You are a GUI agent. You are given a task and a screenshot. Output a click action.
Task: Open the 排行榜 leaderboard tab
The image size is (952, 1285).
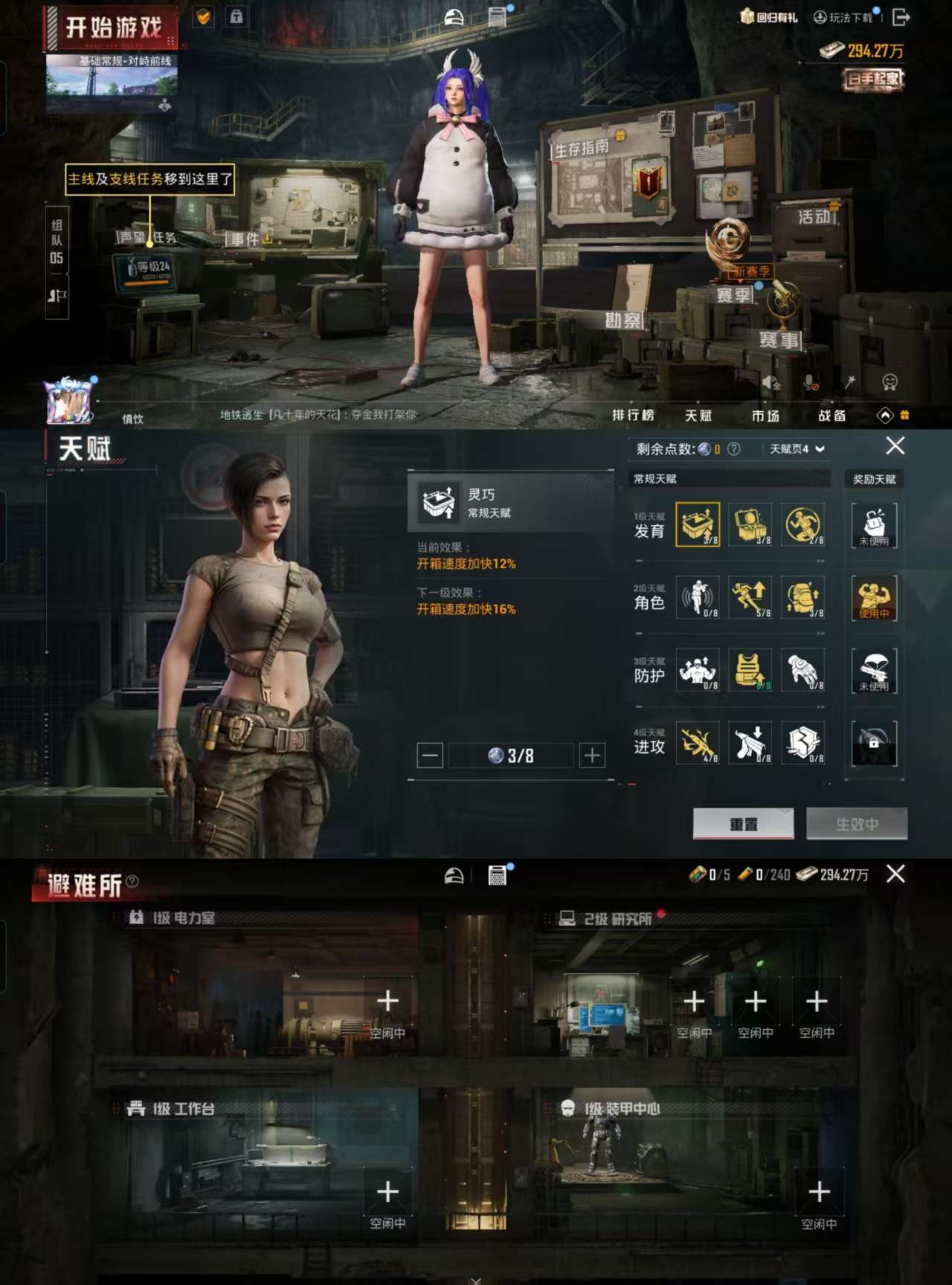[633, 416]
